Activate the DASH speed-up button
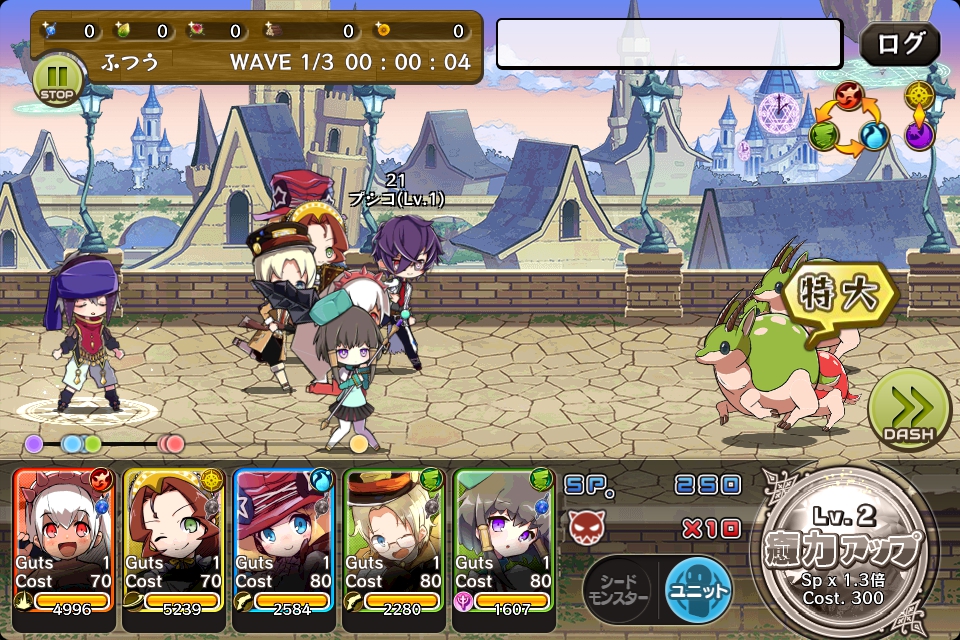 [908, 408]
